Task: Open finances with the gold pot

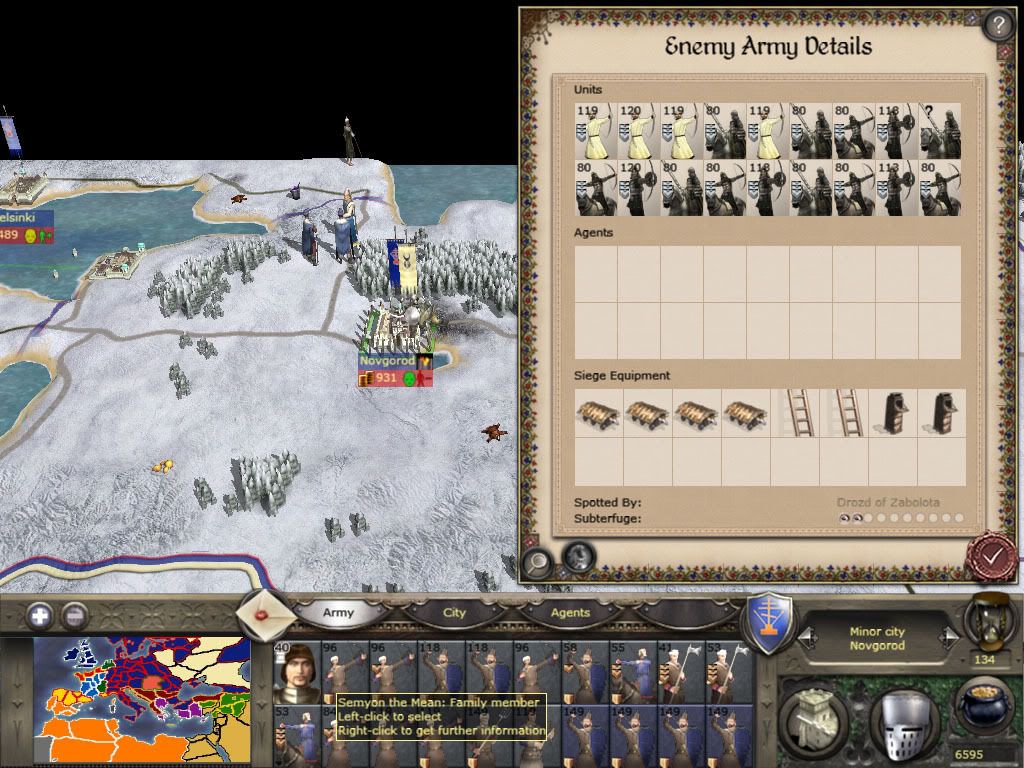Action: click(983, 705)
